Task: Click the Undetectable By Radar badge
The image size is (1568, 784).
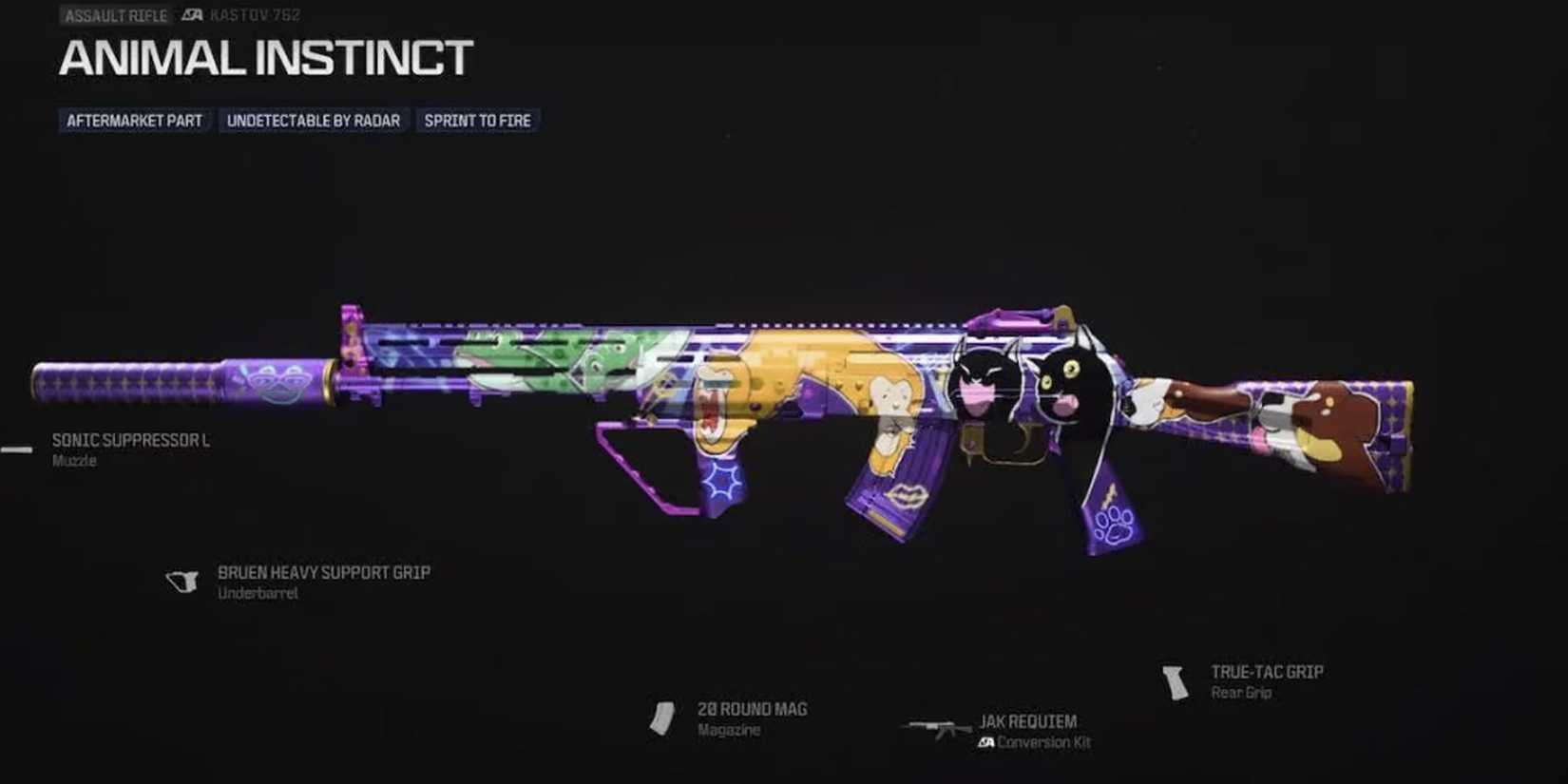Action: tap(314, 120)
